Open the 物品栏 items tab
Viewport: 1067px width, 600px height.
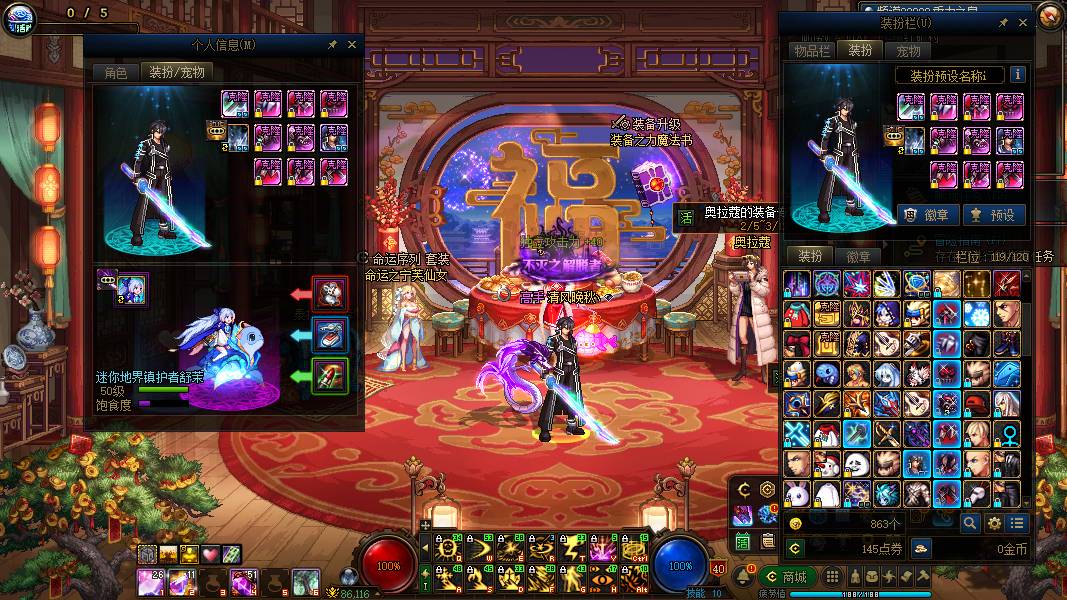tap(811, 50)
